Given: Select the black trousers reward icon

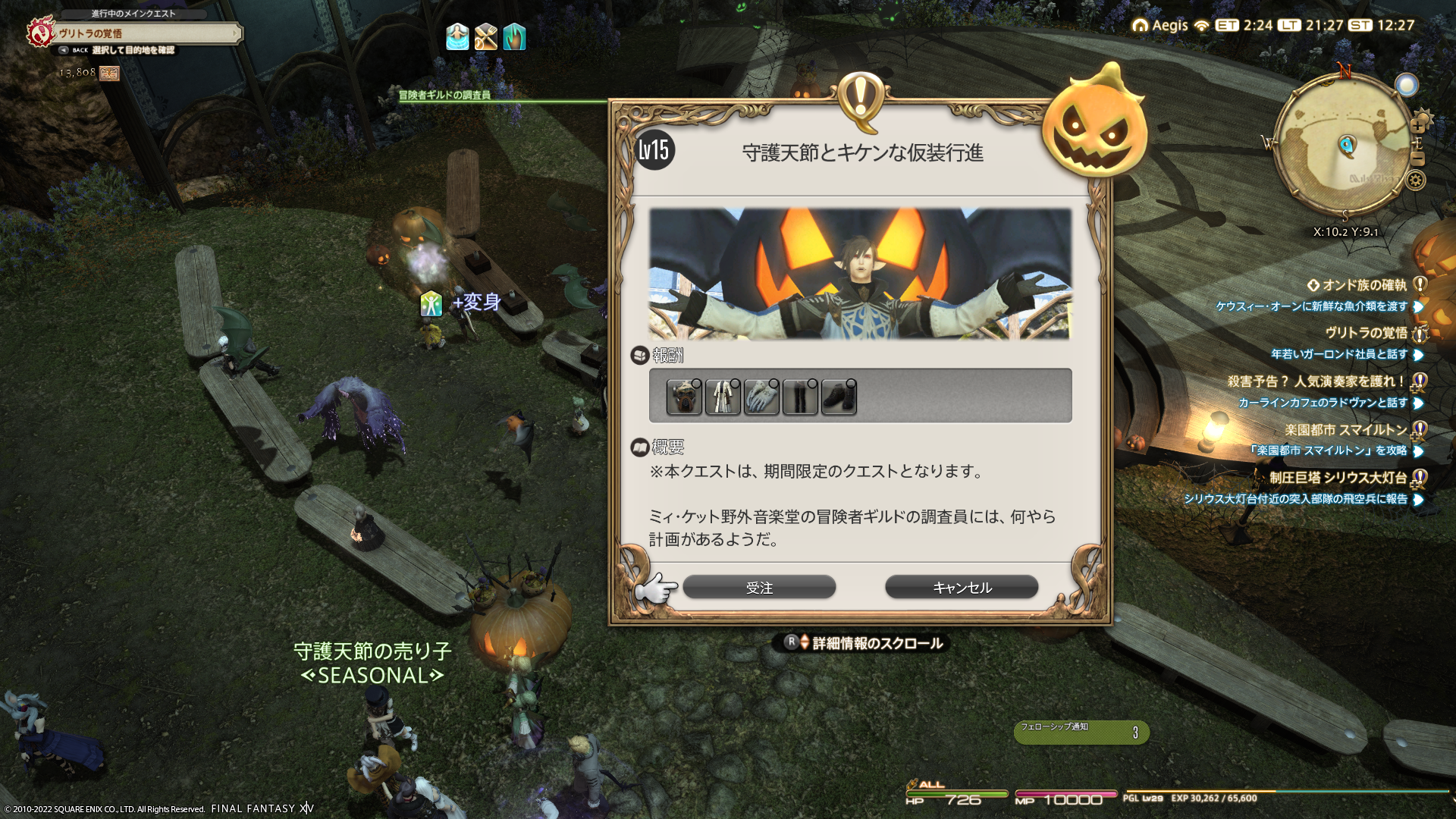Looking at the screenshot, I should pos(800,397).
